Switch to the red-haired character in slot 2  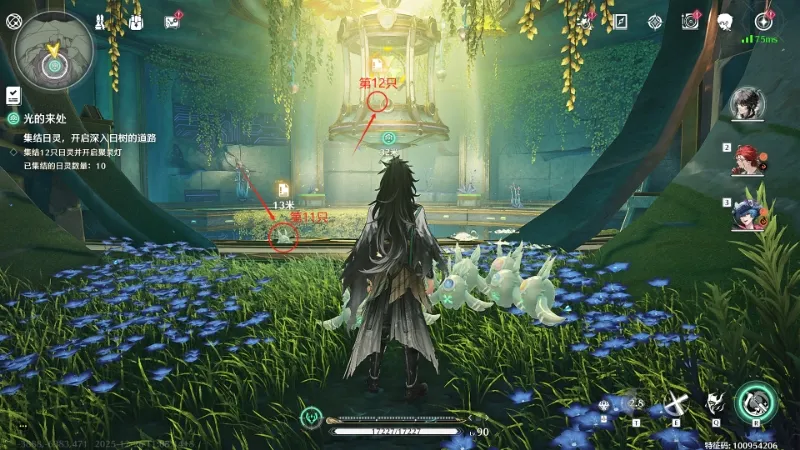coord(750,159)
